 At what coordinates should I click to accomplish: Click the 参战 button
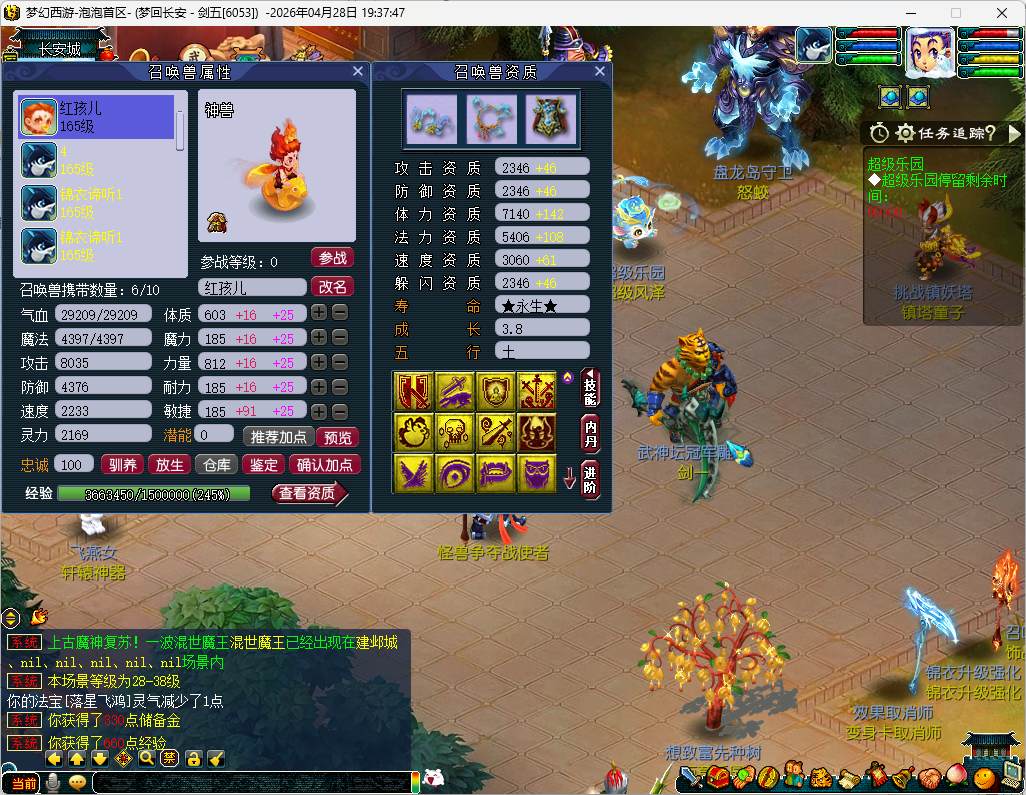(332, 258)
